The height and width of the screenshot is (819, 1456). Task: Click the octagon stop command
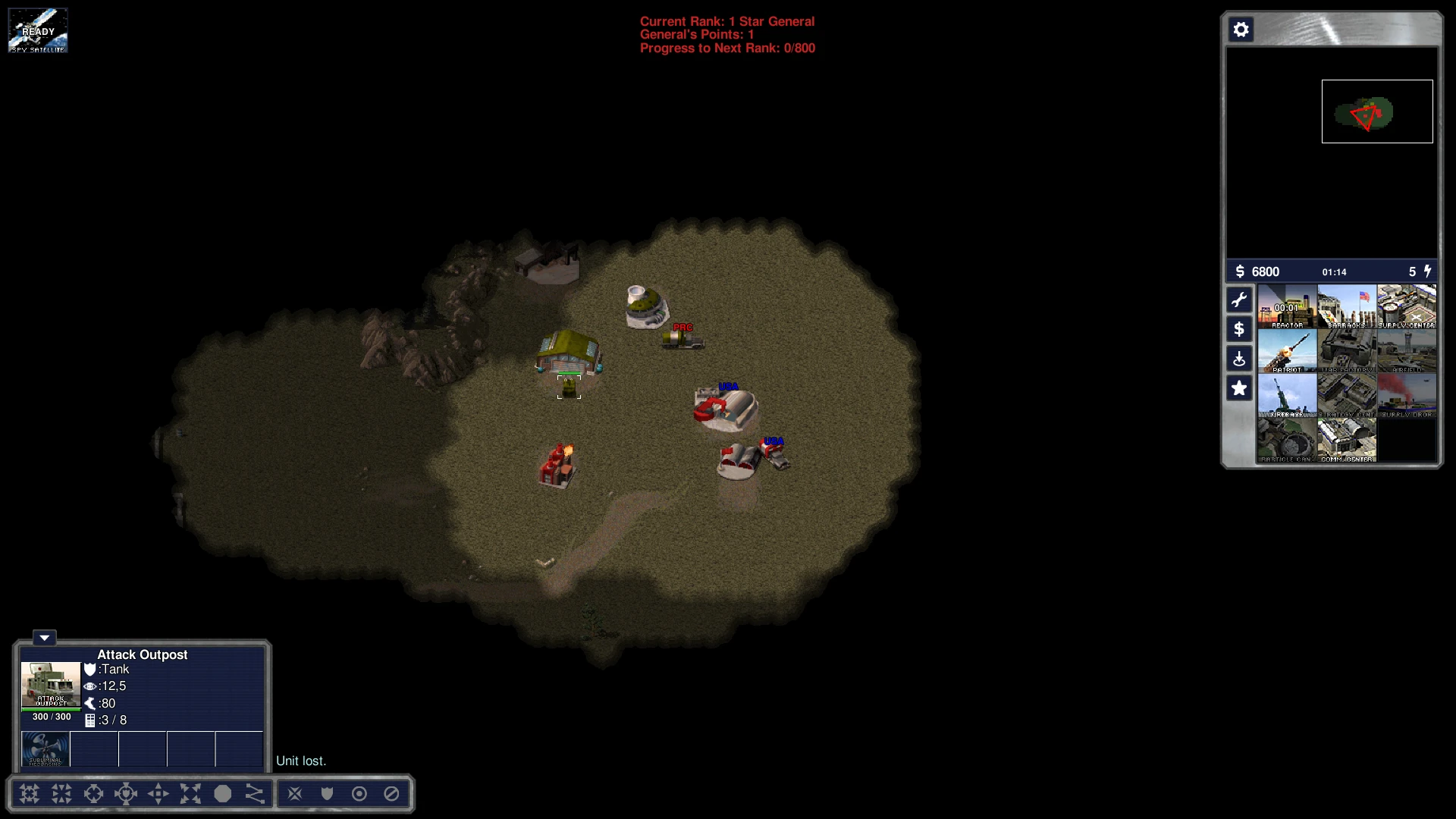click(x=222, y=794)
